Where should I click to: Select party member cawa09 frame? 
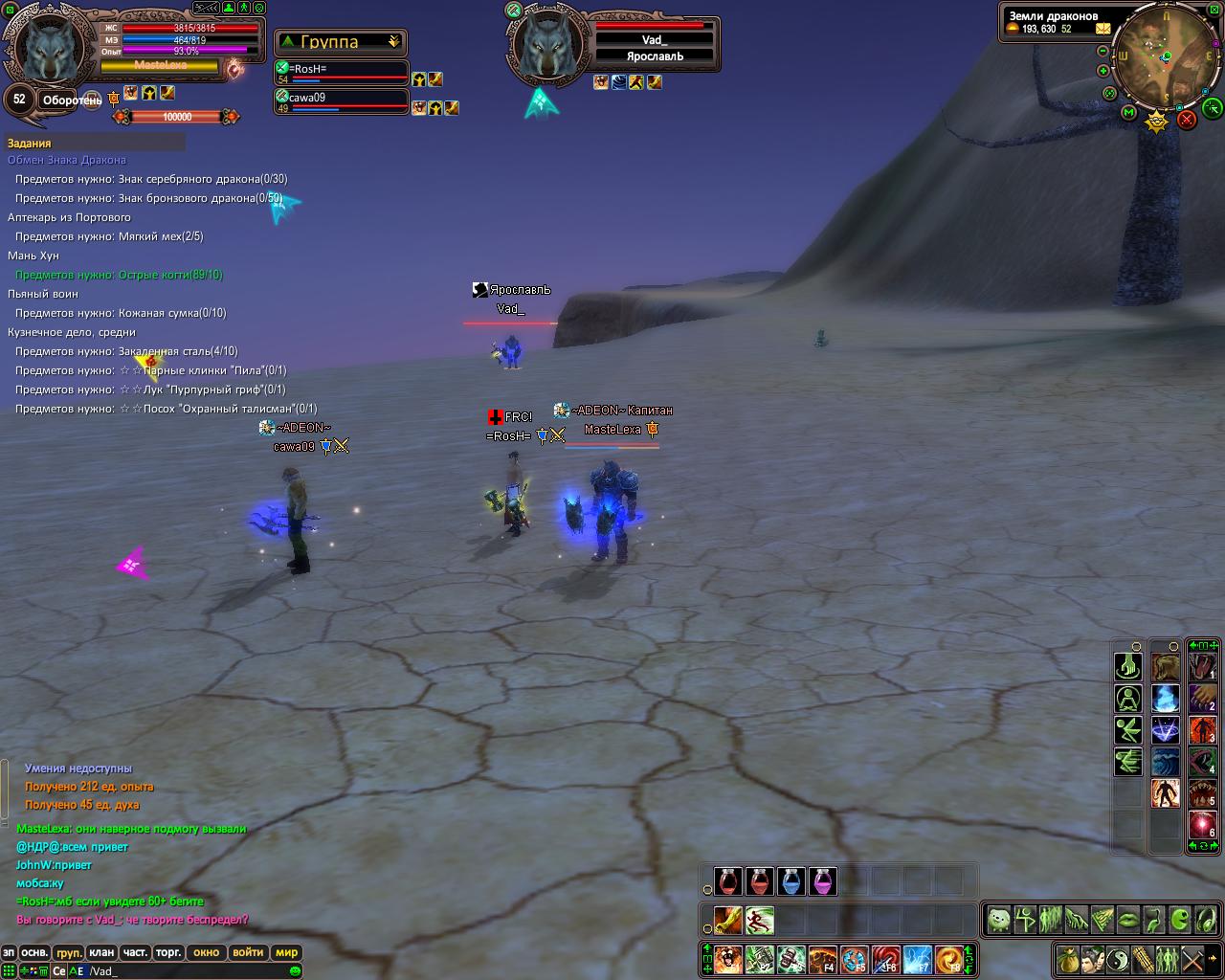(342, 100)
